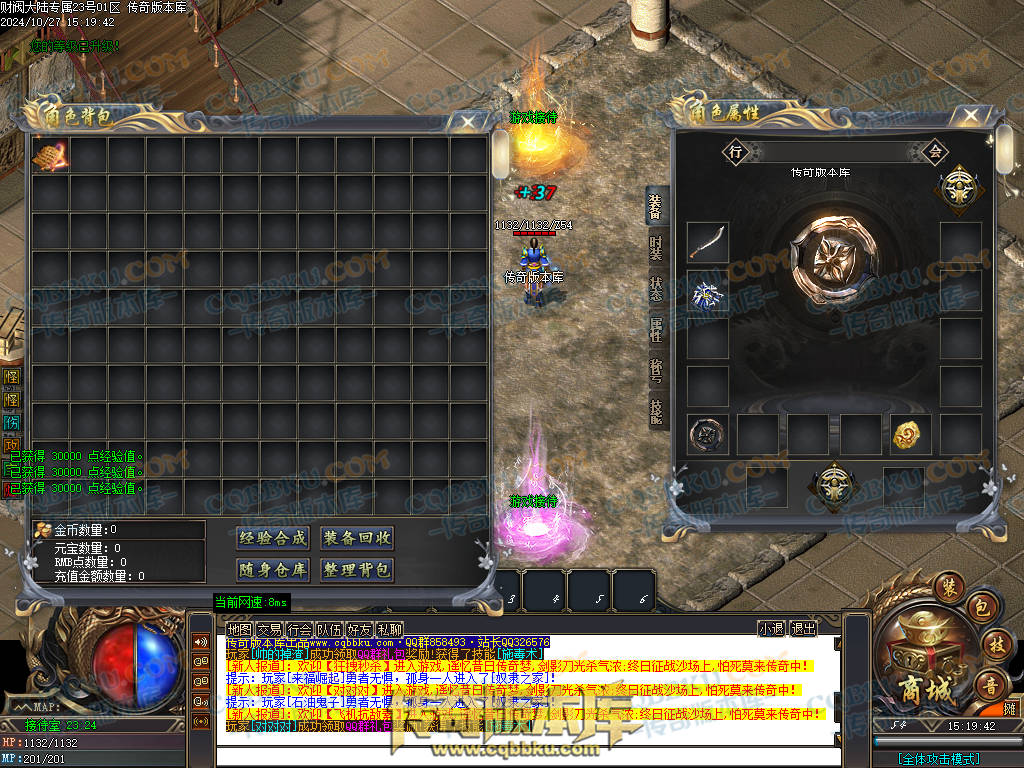
Task: Select the item in the first backpack slot
Action: tap(50, 155)
